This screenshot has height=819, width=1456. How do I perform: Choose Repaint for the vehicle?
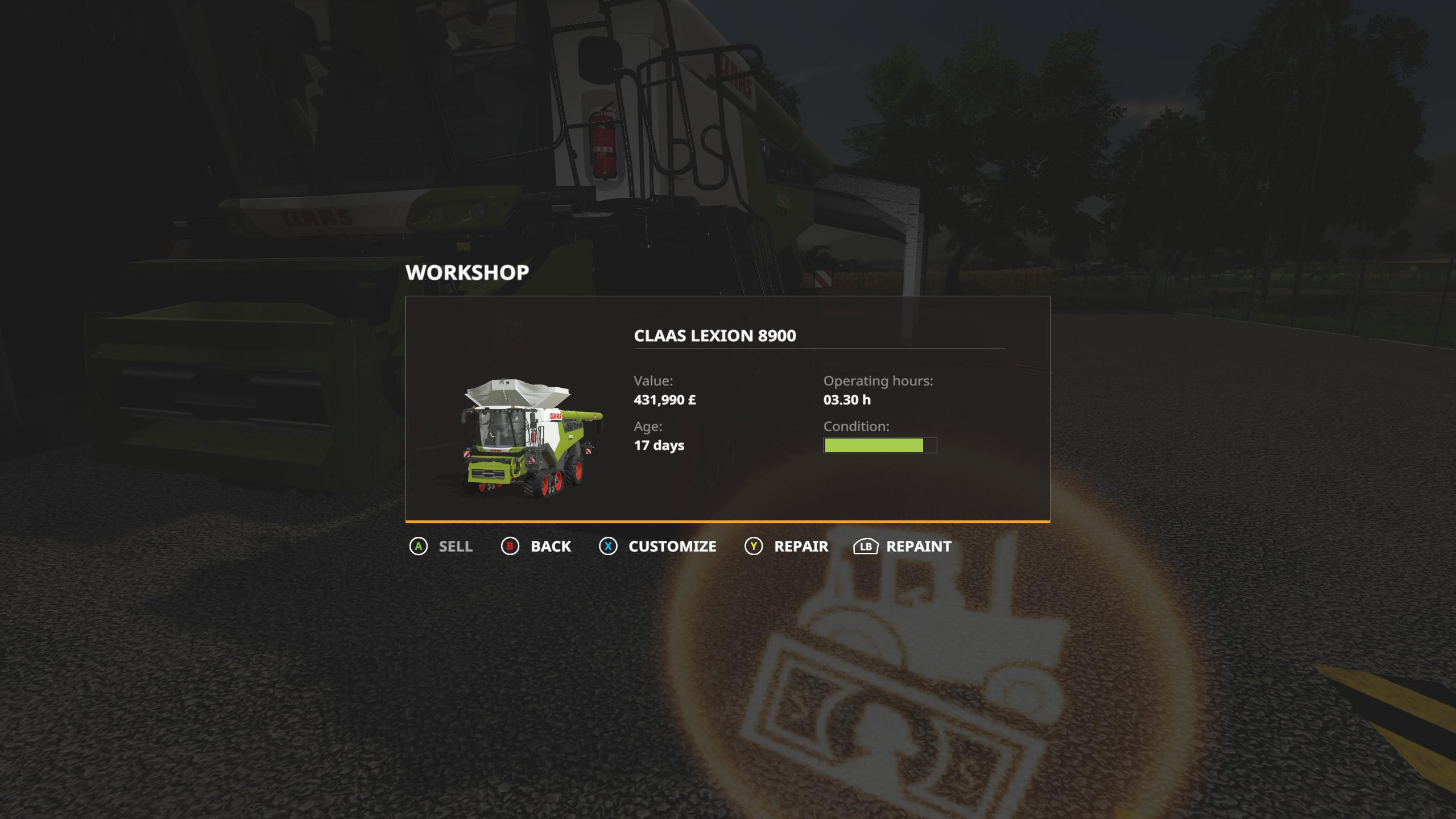point(903,547)
